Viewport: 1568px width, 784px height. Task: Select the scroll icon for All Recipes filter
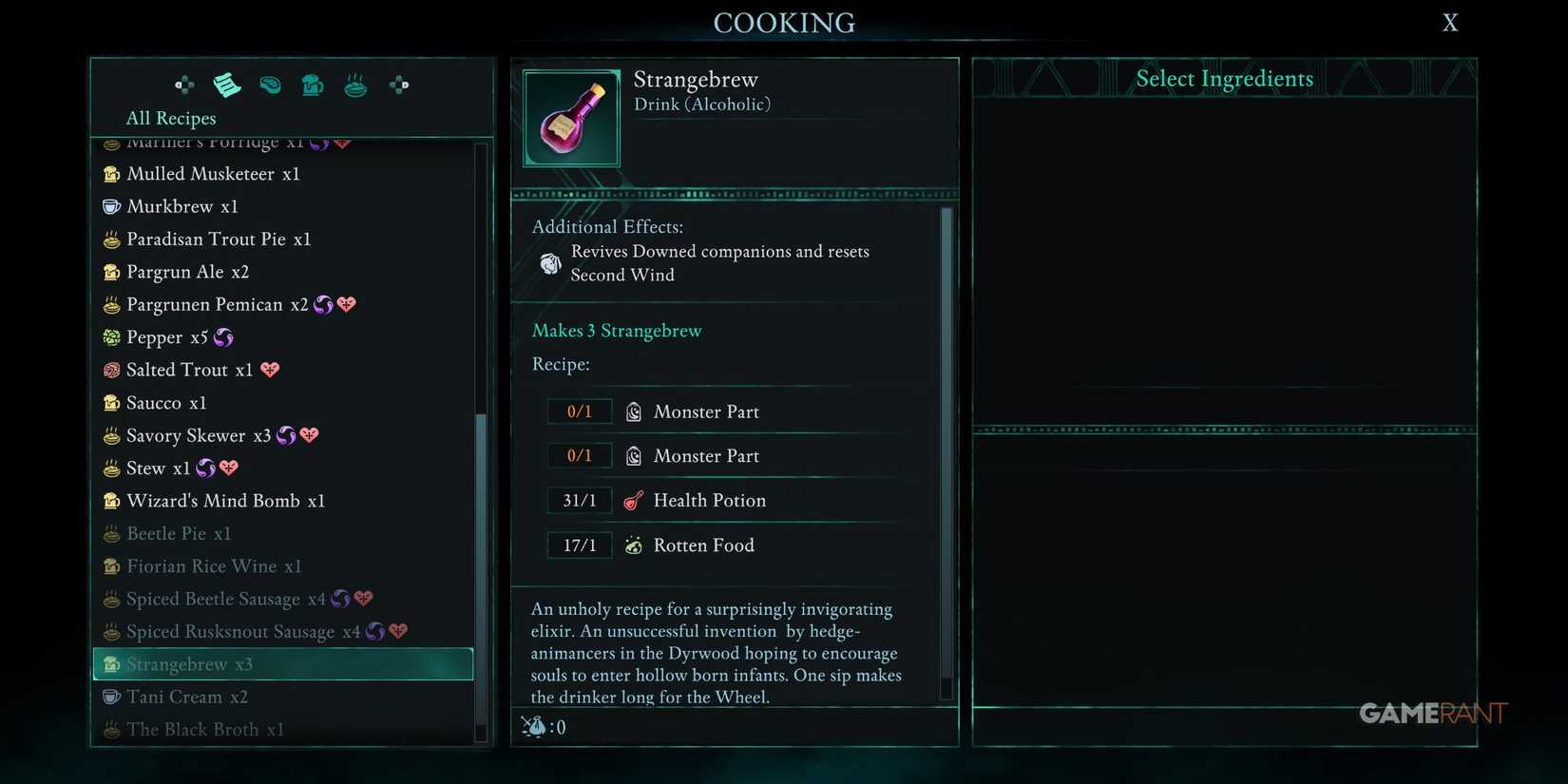click(227, 85)
